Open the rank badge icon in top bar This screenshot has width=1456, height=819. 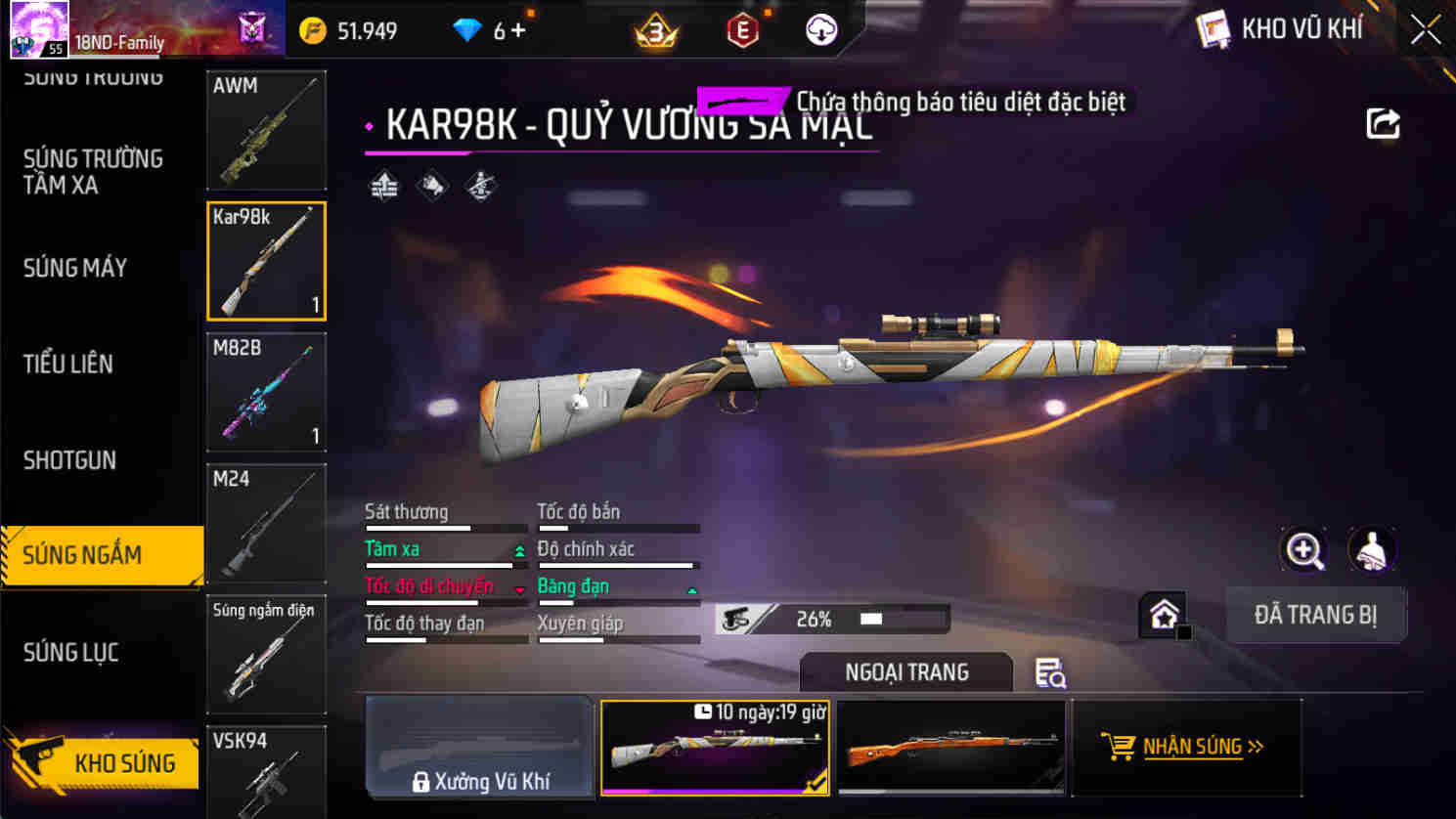[x=656, y=30]
